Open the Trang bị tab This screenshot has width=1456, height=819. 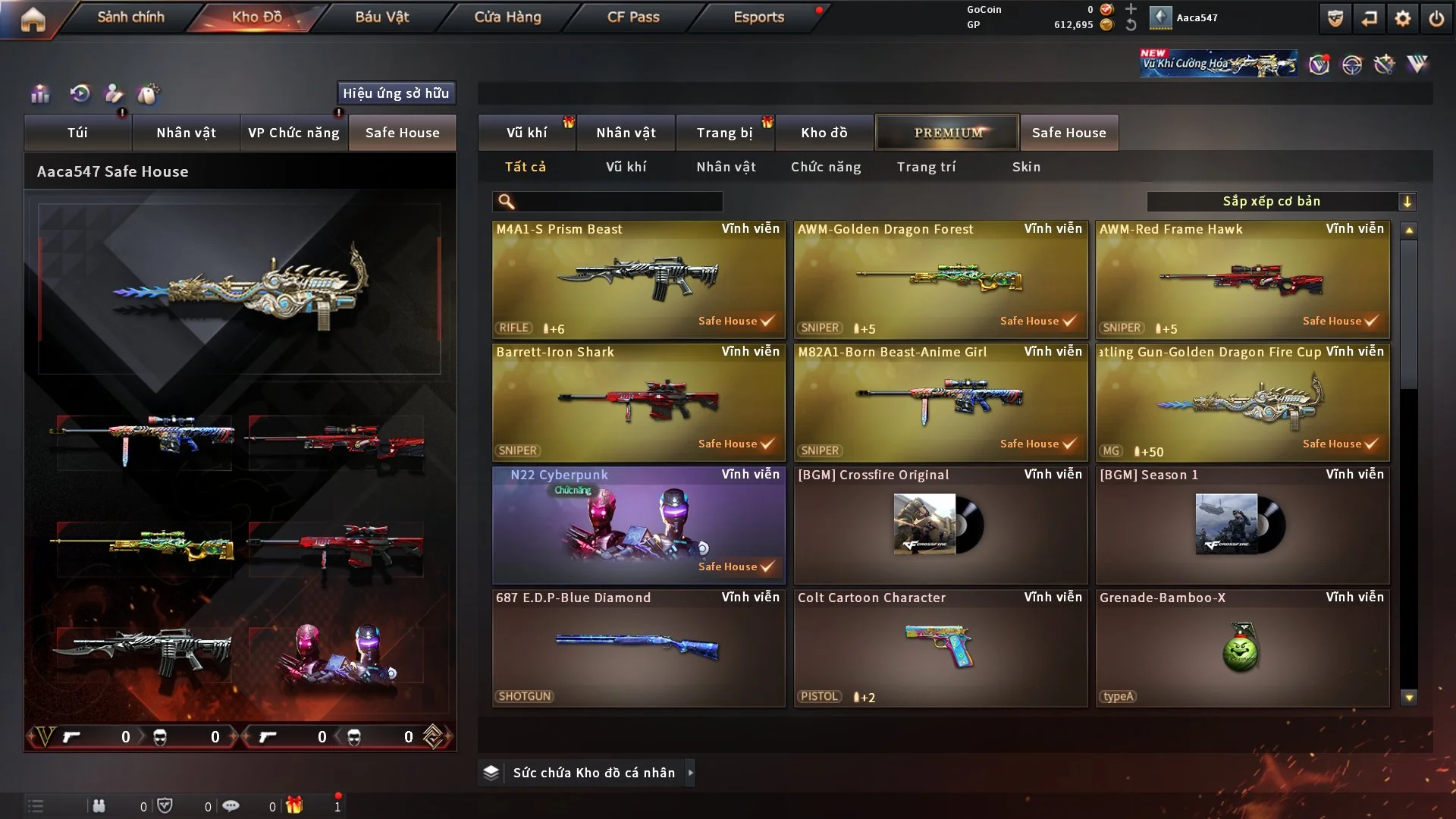coord(724,133)
